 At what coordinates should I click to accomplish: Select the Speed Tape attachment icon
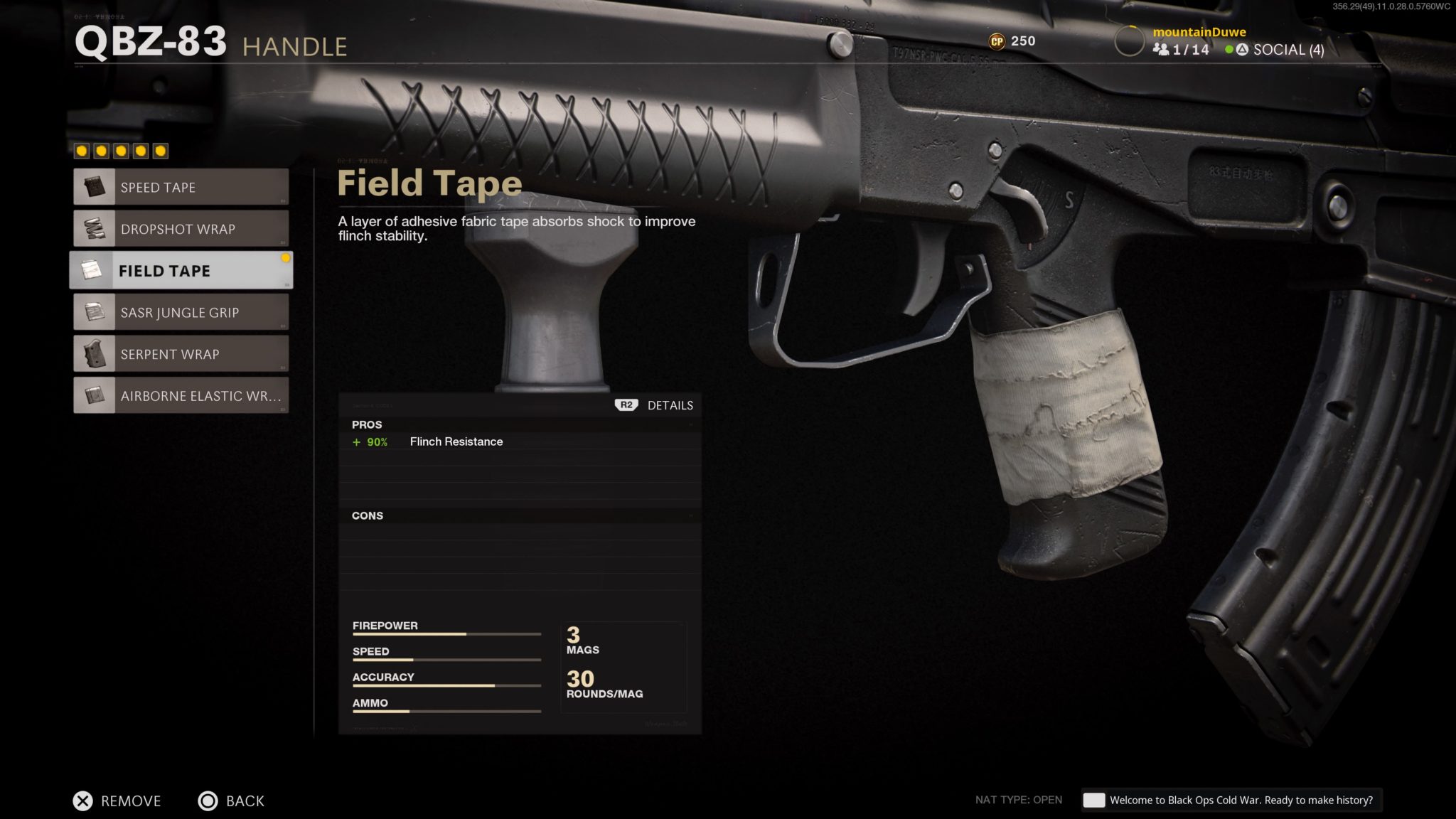93,187
